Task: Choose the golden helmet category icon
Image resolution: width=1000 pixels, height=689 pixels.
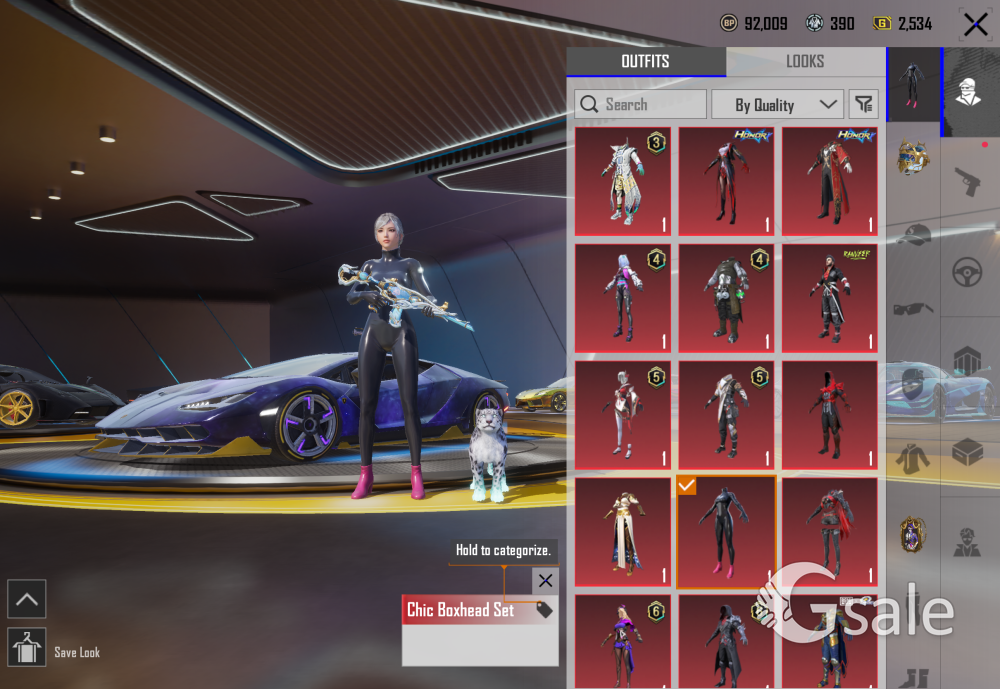Action: pyautogui.click(x=912, y=158)
